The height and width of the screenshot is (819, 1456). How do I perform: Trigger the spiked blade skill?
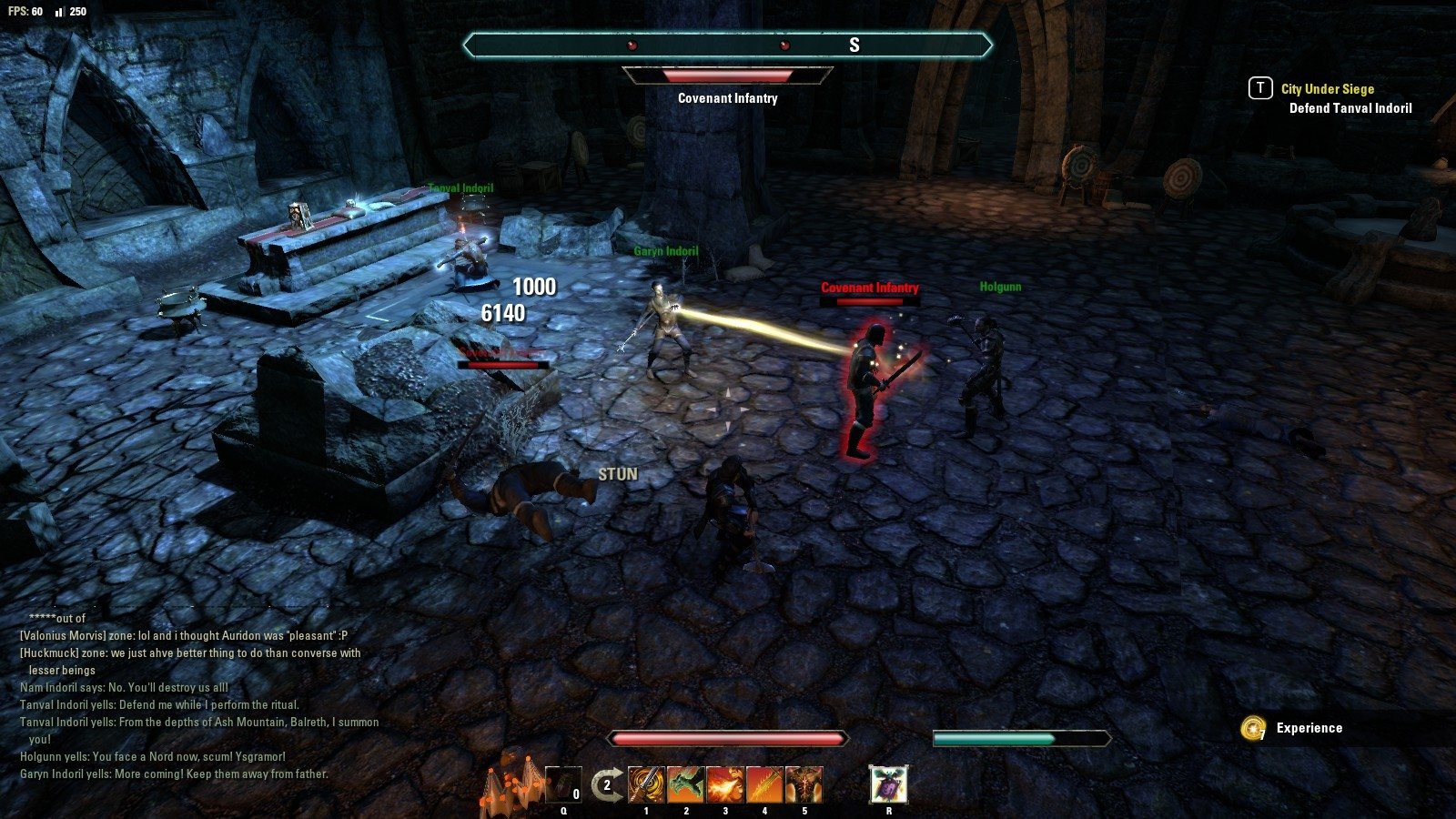tap(764, 784)
